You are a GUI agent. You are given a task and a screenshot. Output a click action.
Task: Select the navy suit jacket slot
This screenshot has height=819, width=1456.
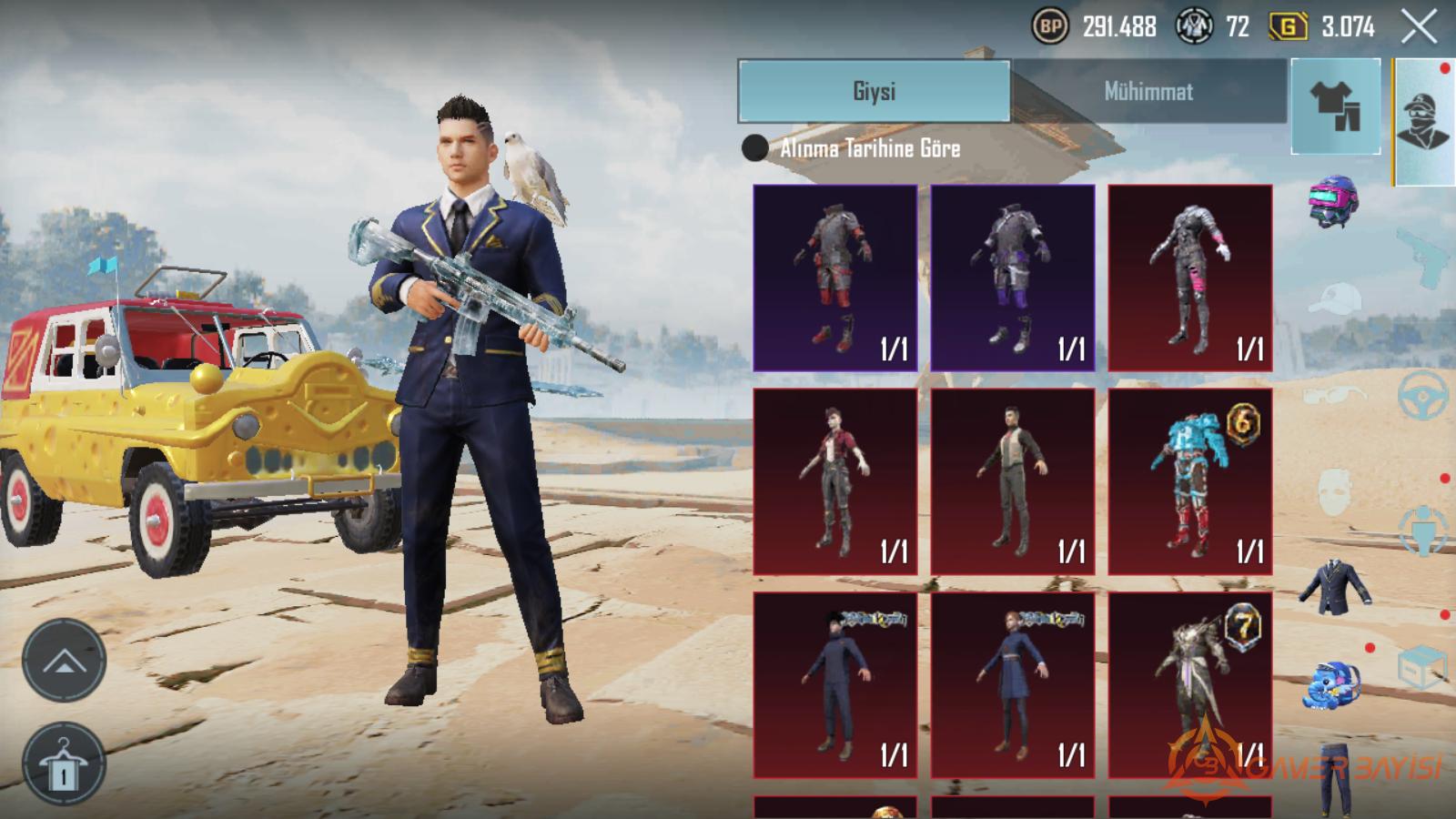pos(1335,587)
